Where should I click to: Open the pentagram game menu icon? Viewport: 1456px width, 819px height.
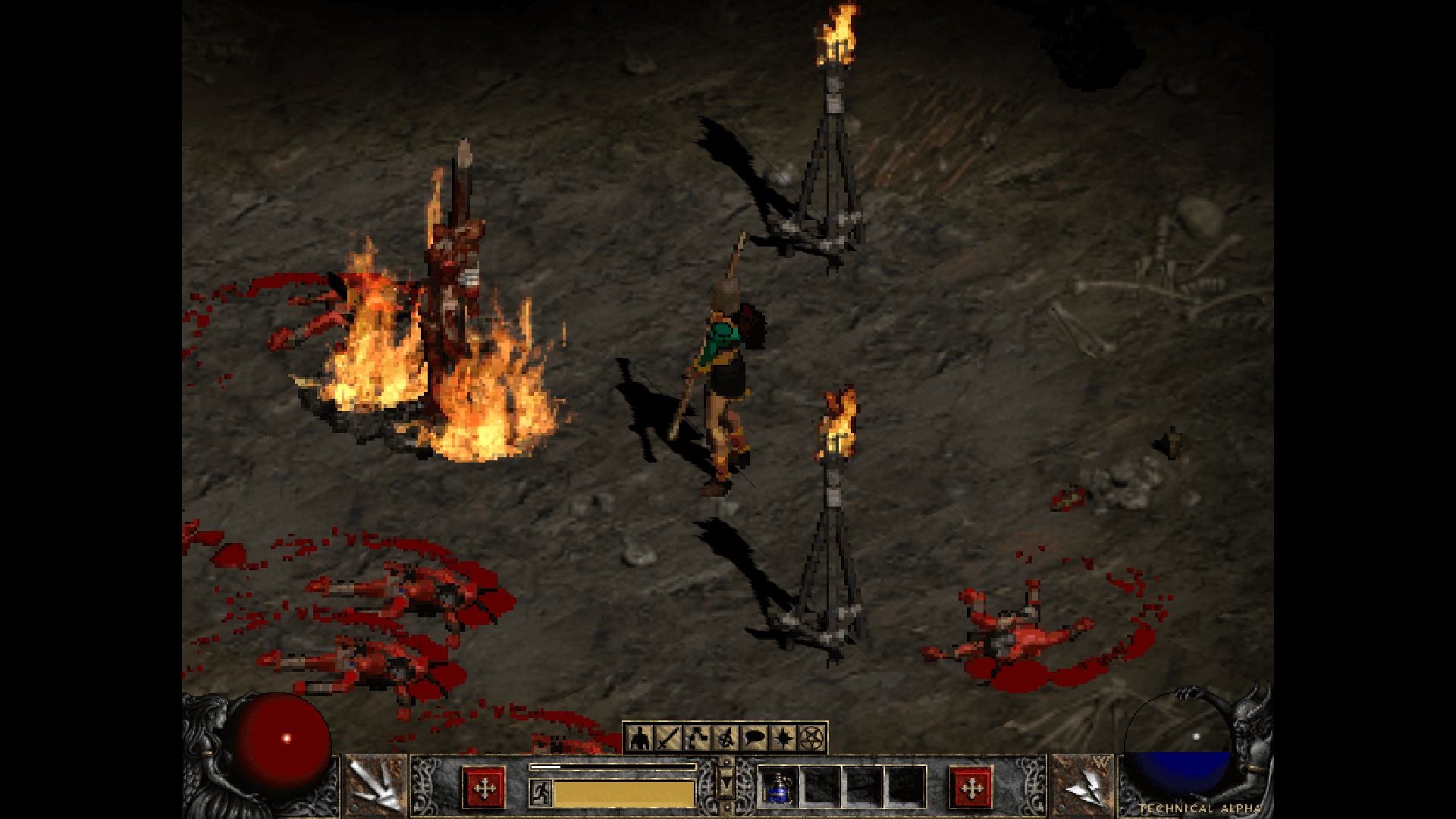811,737
